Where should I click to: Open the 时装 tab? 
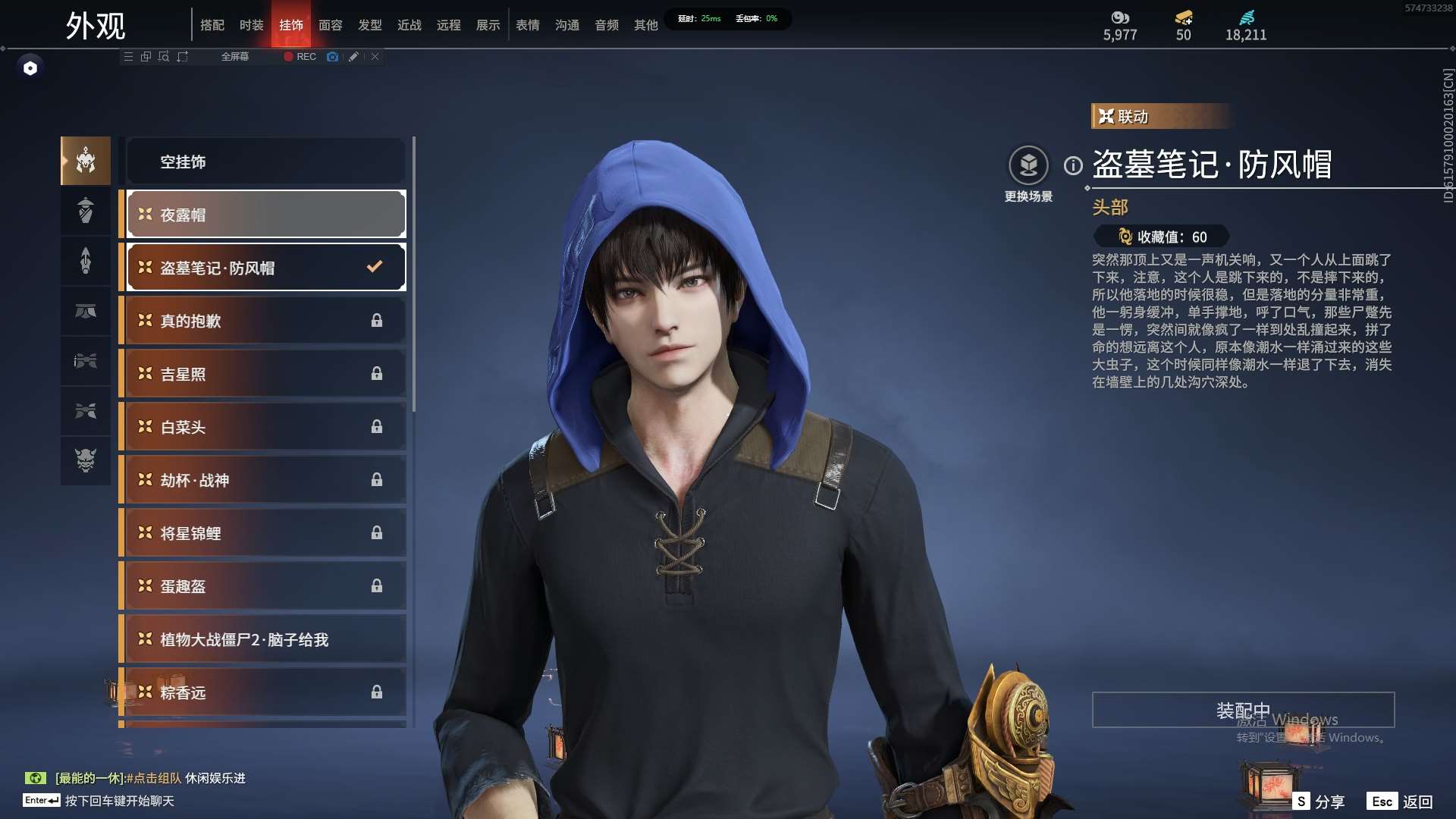252,25
